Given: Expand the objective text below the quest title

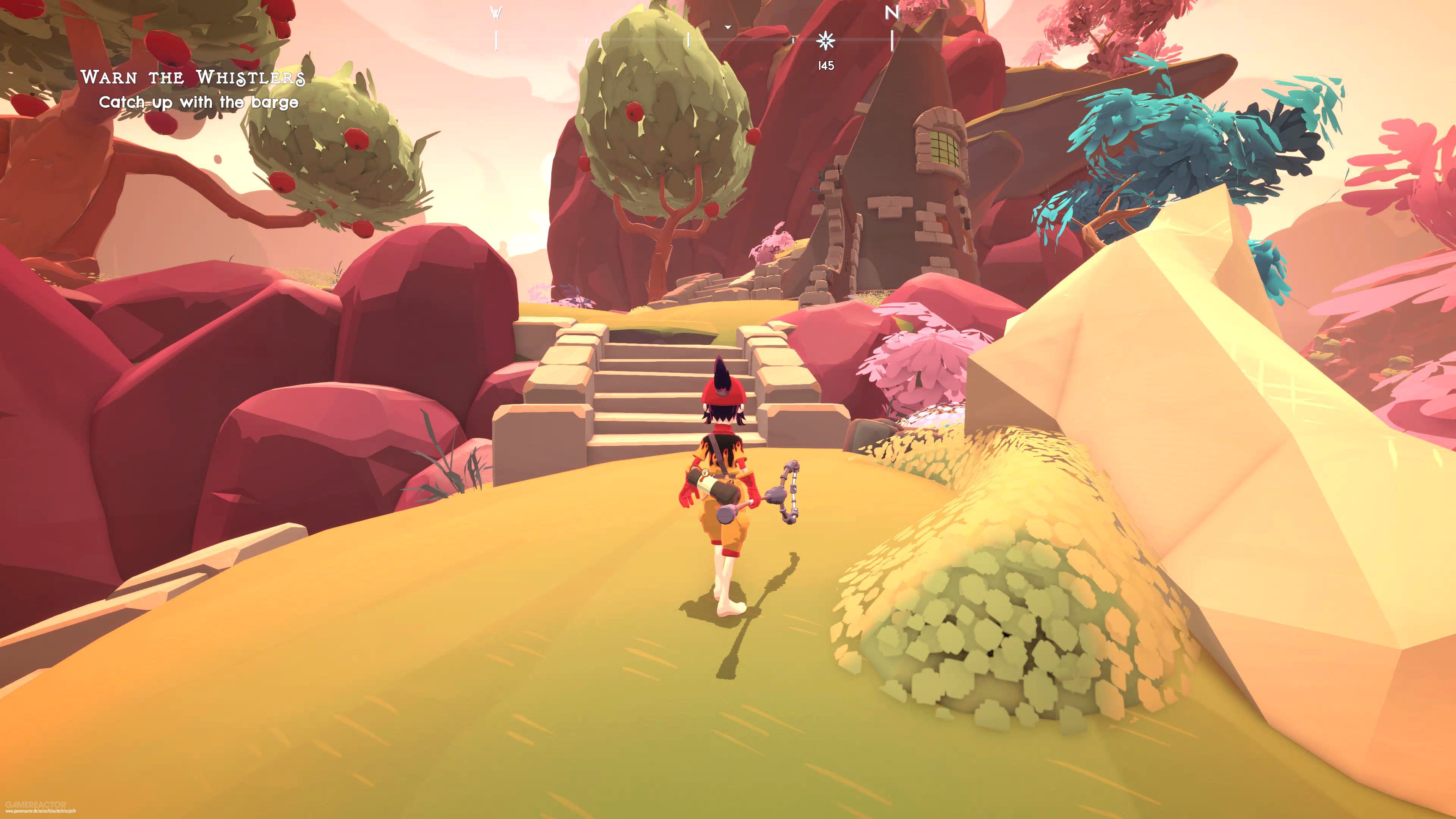Looking at the screenshot, I should (x=201, y=102).
